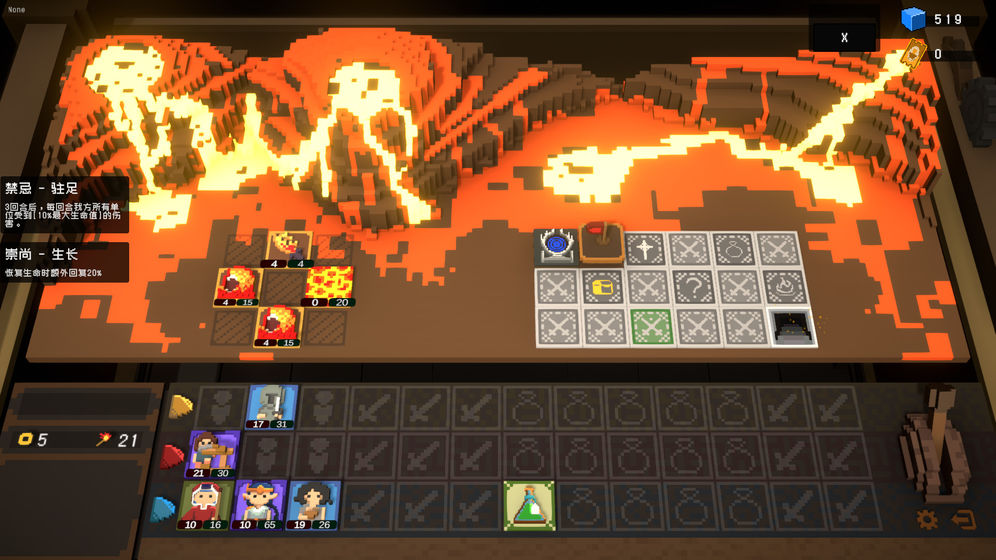Click the orange exit arrow button
Image resolution: width=996 pixels, height=560 pixels.
pos(963,519)
